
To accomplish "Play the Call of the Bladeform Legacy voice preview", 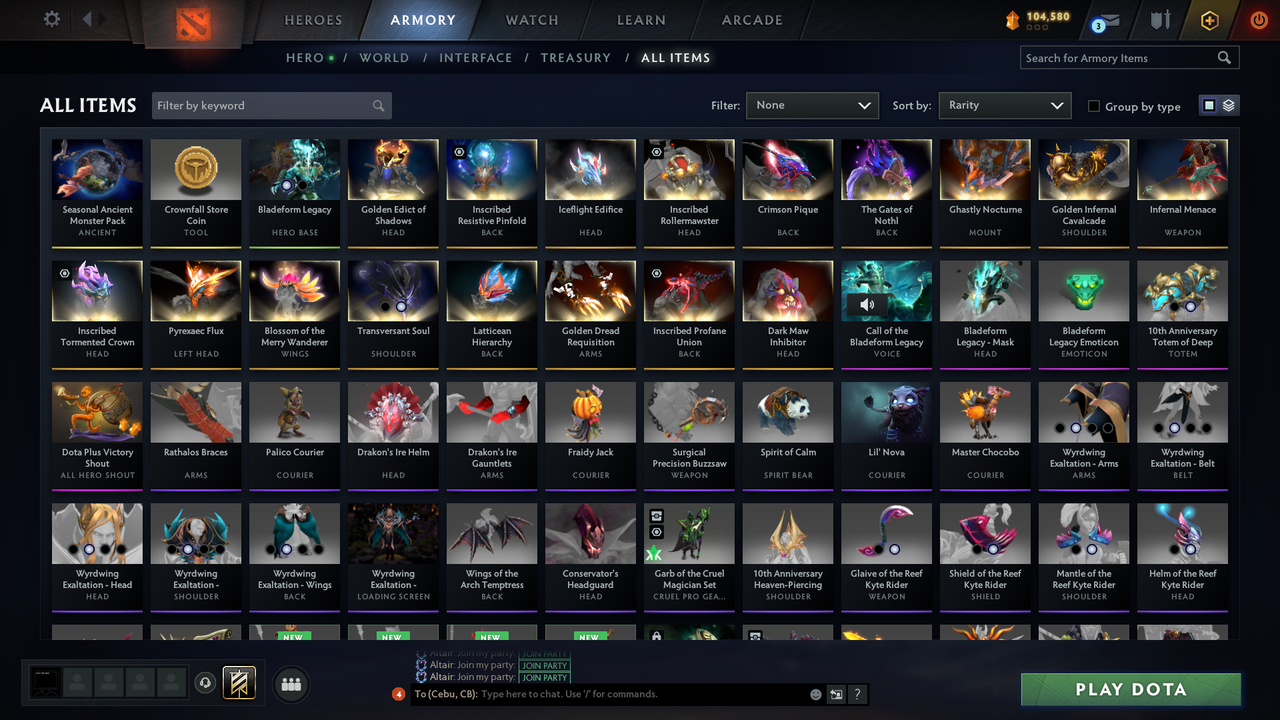I will click(868, 304).
